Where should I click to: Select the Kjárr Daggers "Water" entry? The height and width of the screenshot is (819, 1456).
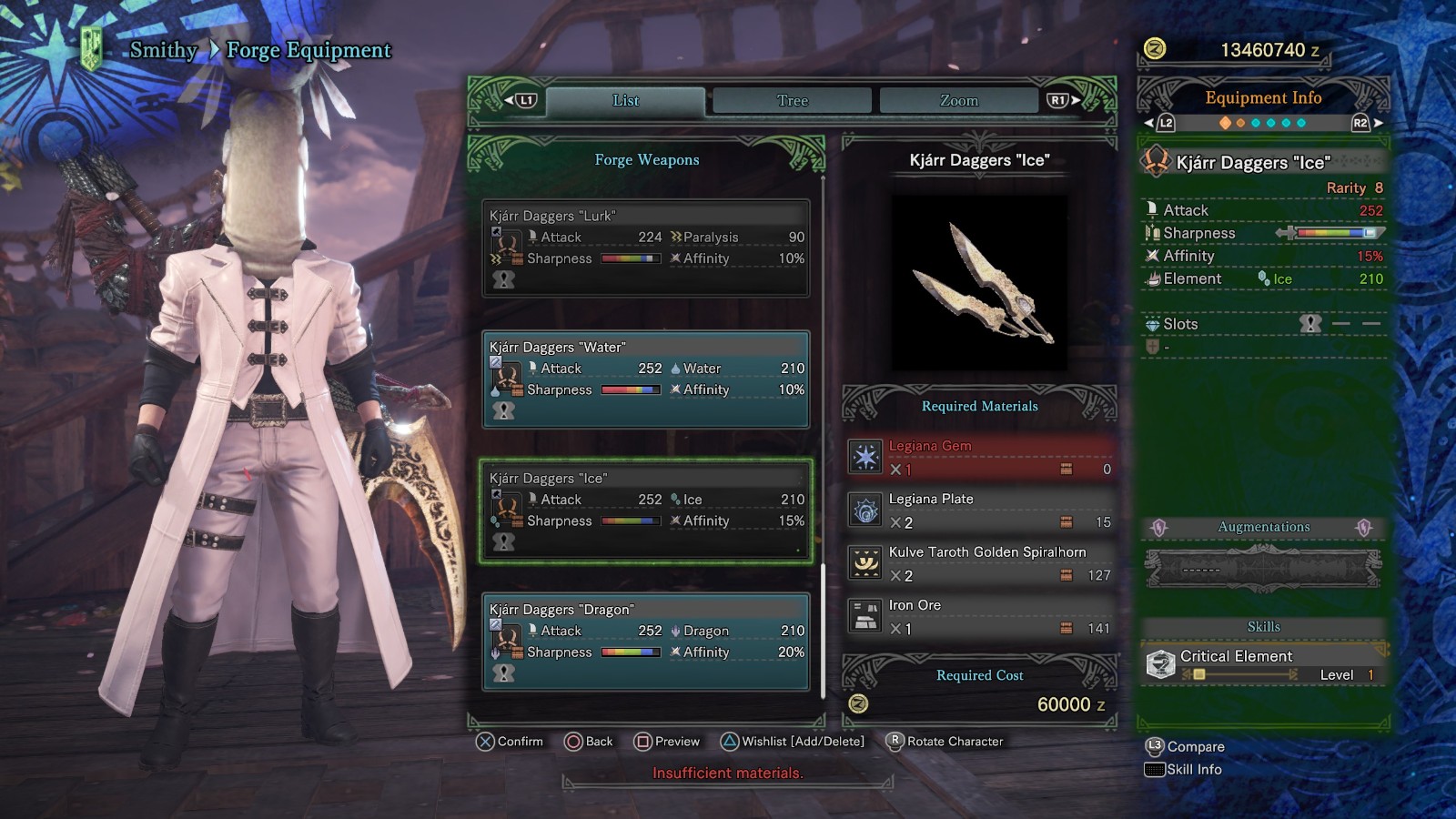point(646,379)
